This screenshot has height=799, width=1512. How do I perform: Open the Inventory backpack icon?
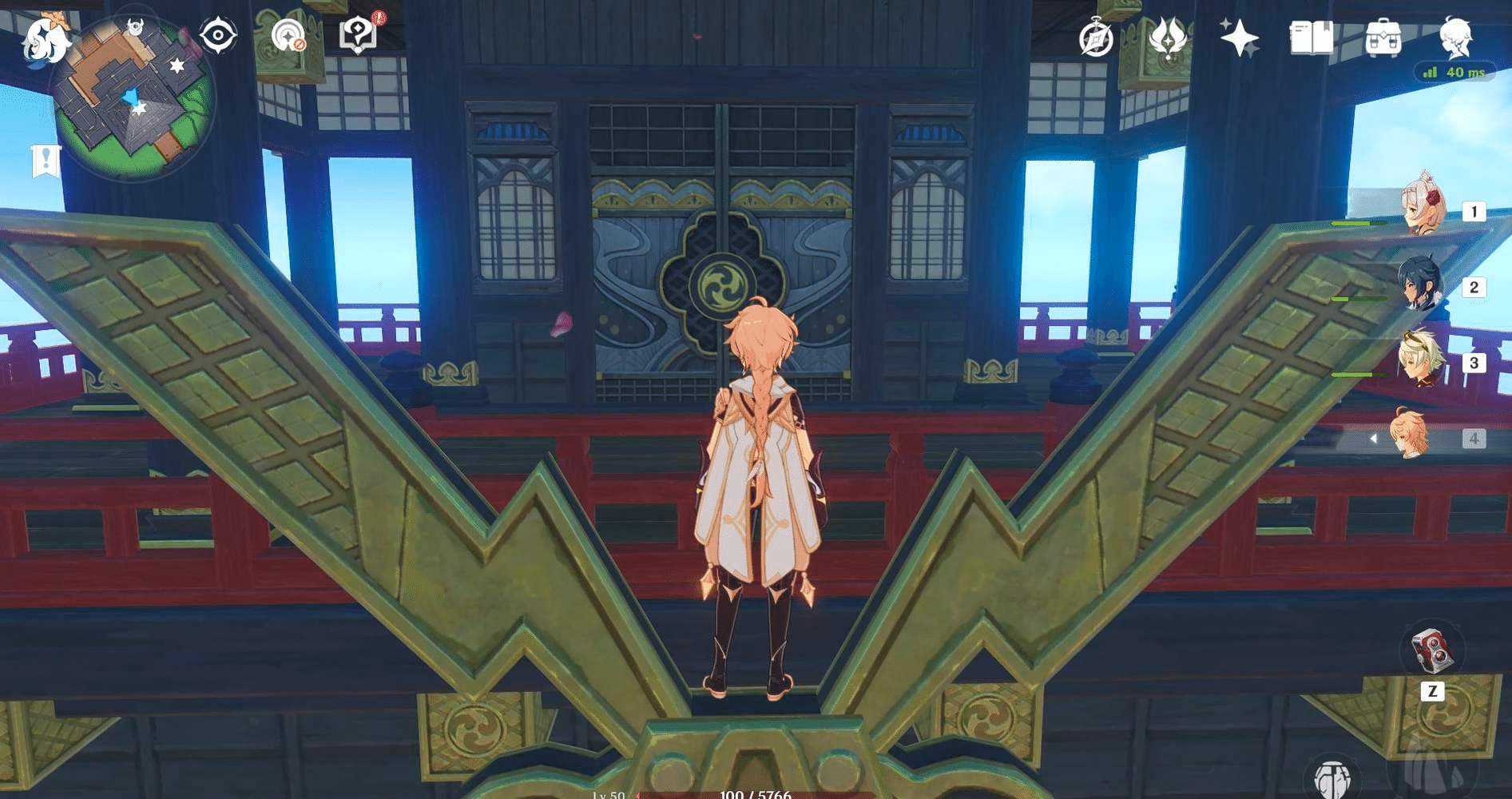(x=1382, y=36)
